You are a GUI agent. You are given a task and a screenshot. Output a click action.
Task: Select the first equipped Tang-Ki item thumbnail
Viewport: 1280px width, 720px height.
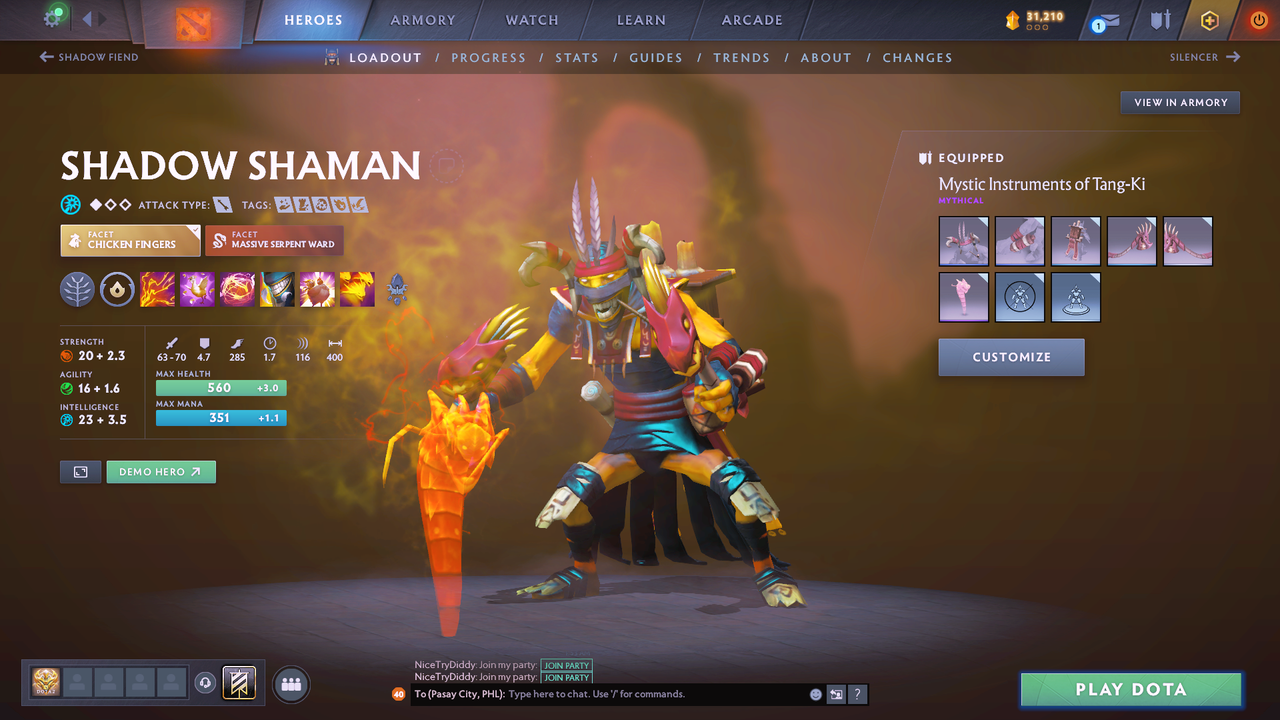[x=963, y=240]
